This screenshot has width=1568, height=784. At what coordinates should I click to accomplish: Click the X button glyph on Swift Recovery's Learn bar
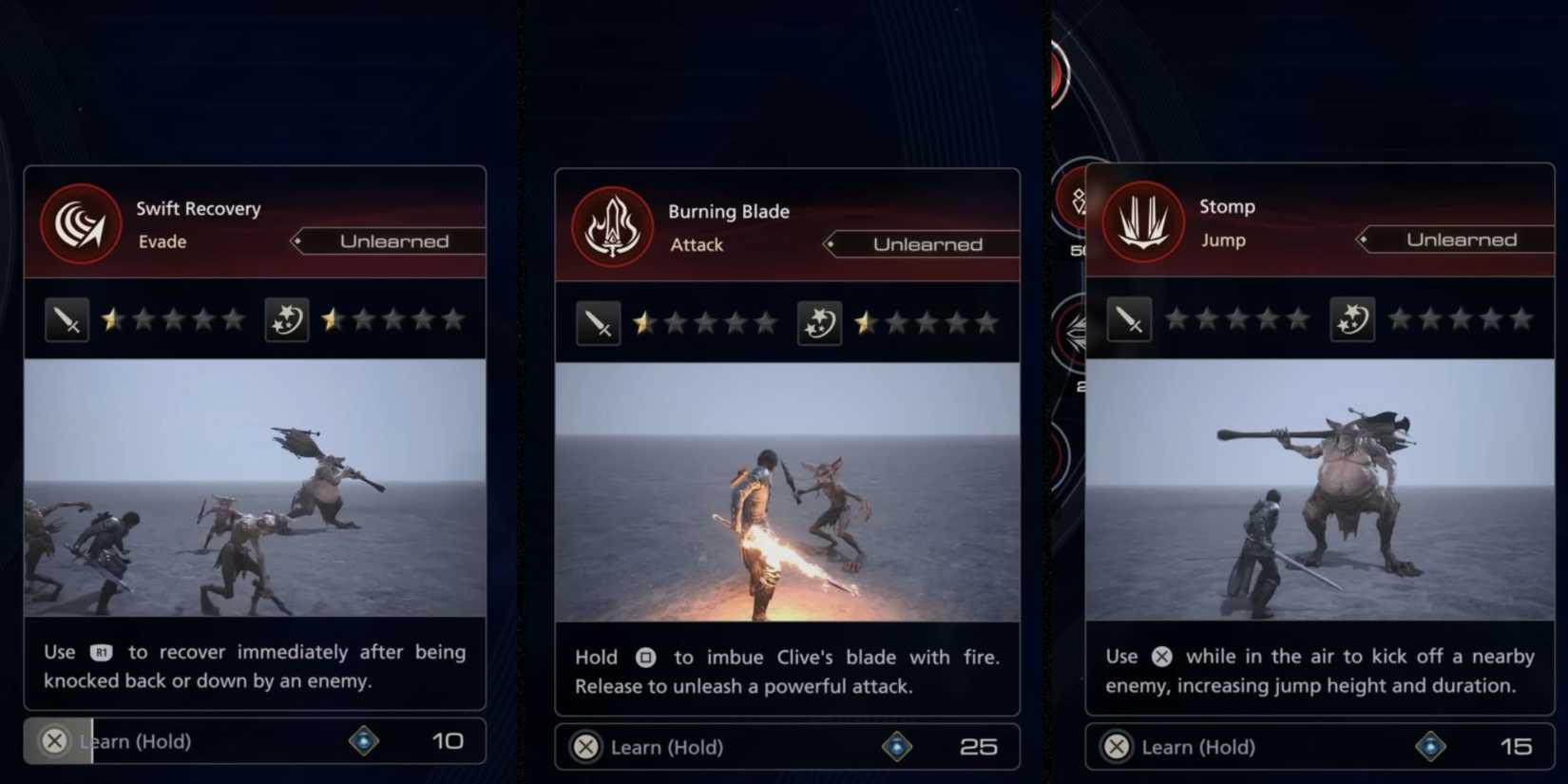click(54, 741)
